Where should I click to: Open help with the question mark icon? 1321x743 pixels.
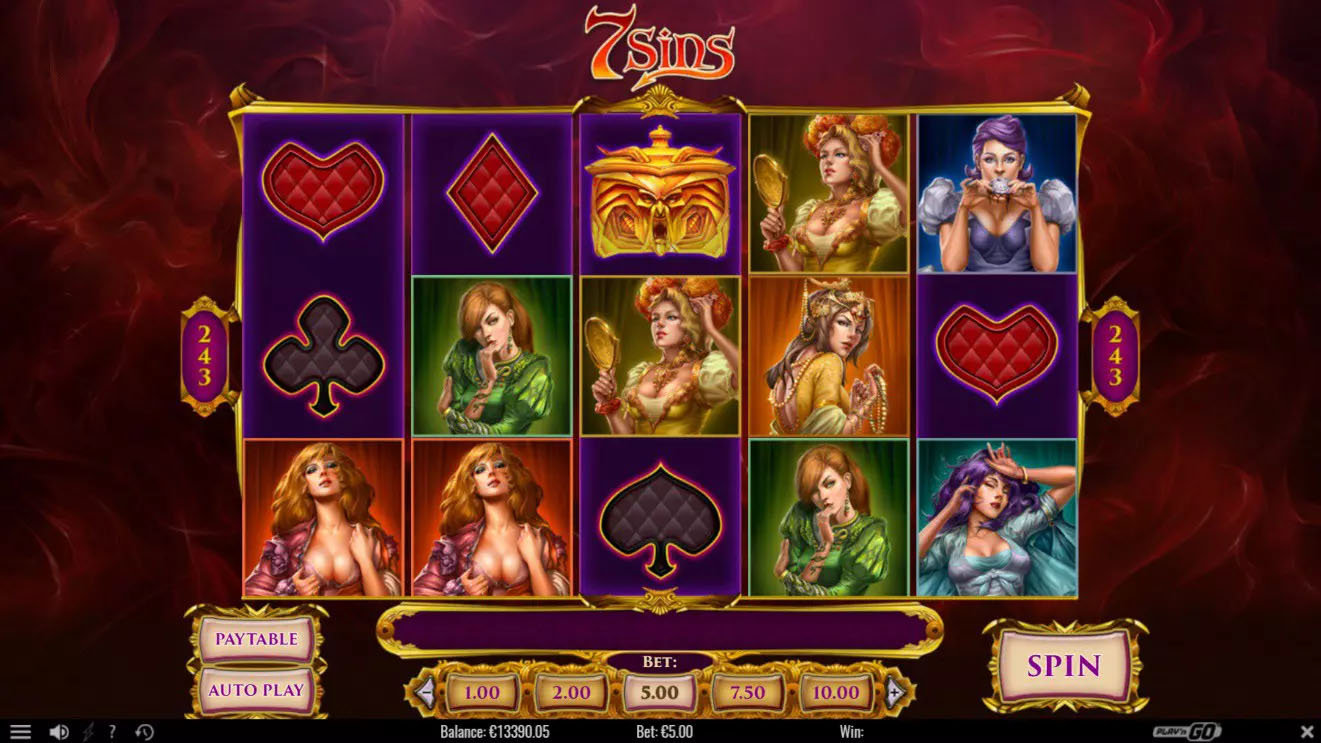click(x=113, y=729)
